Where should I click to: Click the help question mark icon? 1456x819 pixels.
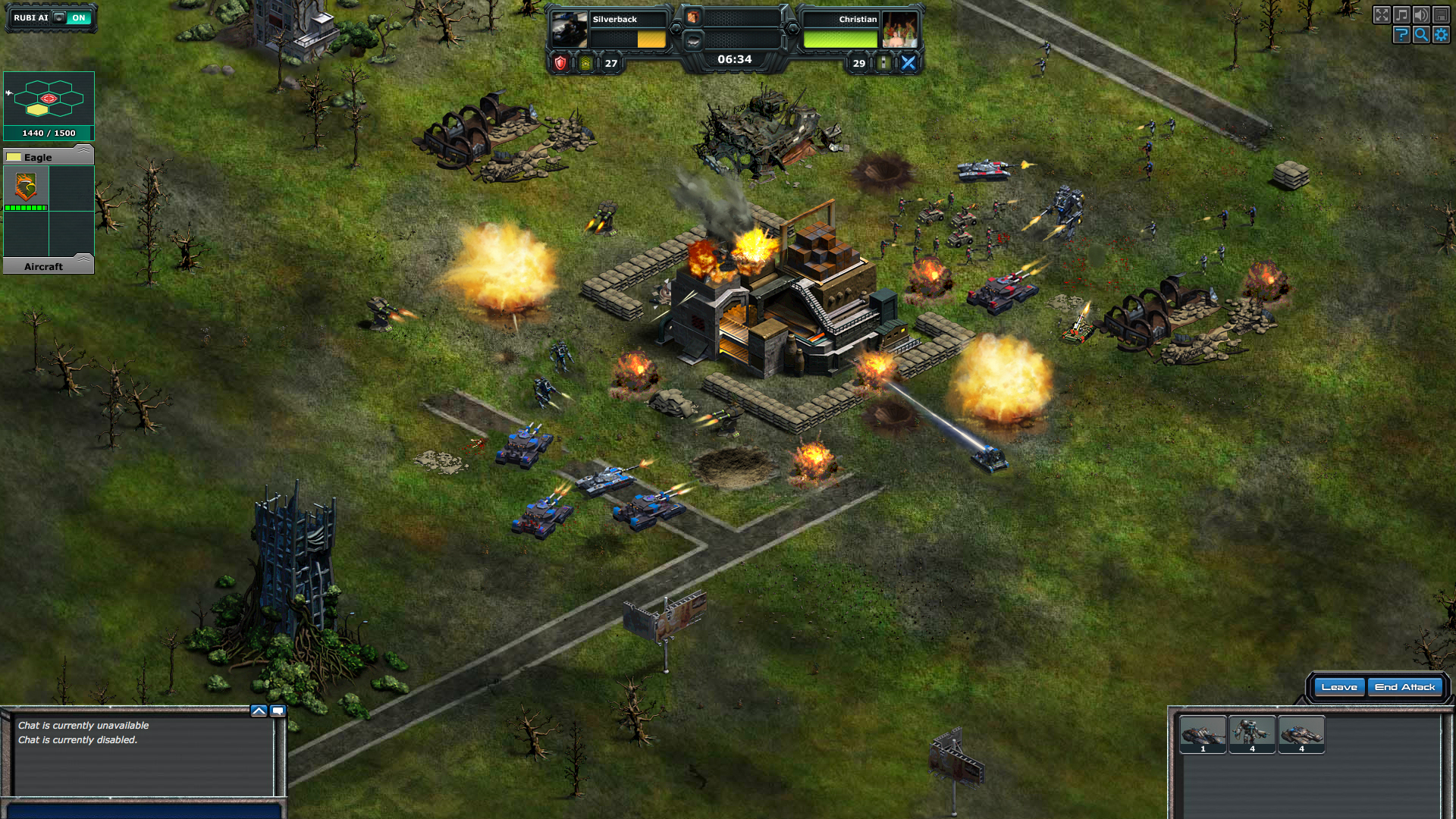[1401, 34]
